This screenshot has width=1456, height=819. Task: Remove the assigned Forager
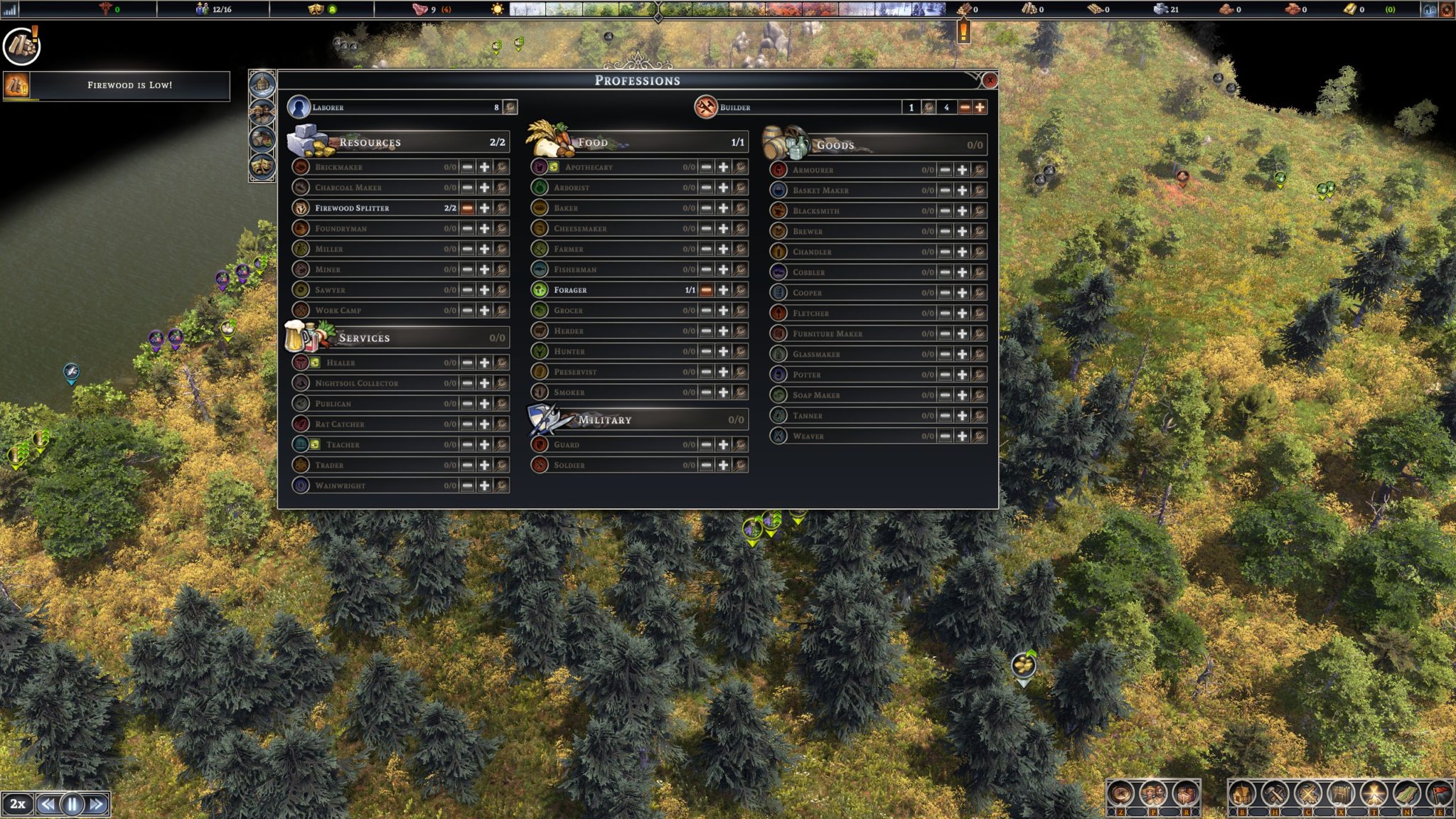click(x=706, y=290)
